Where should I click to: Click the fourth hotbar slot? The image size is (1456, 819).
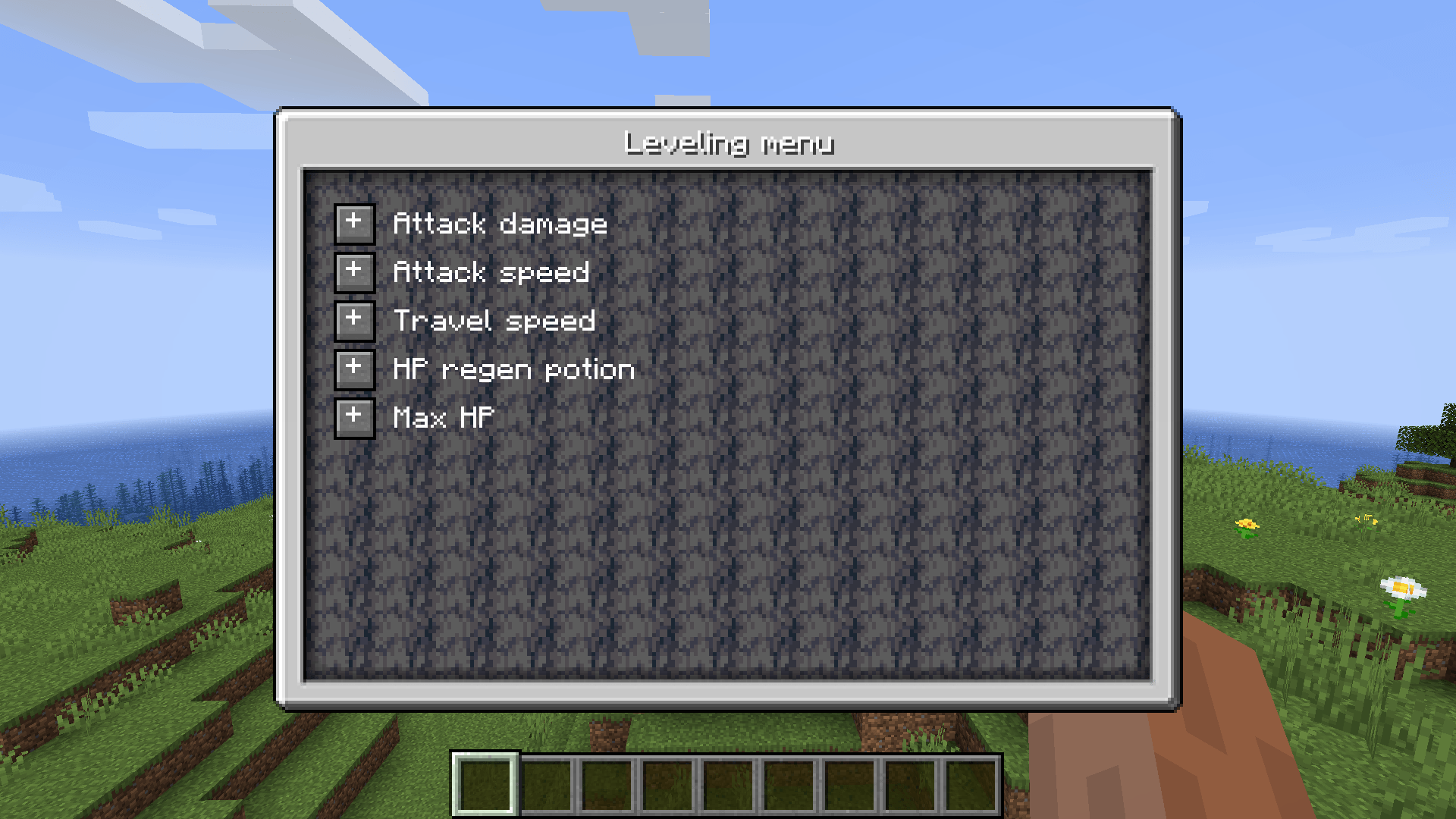[x=667, y=786]
